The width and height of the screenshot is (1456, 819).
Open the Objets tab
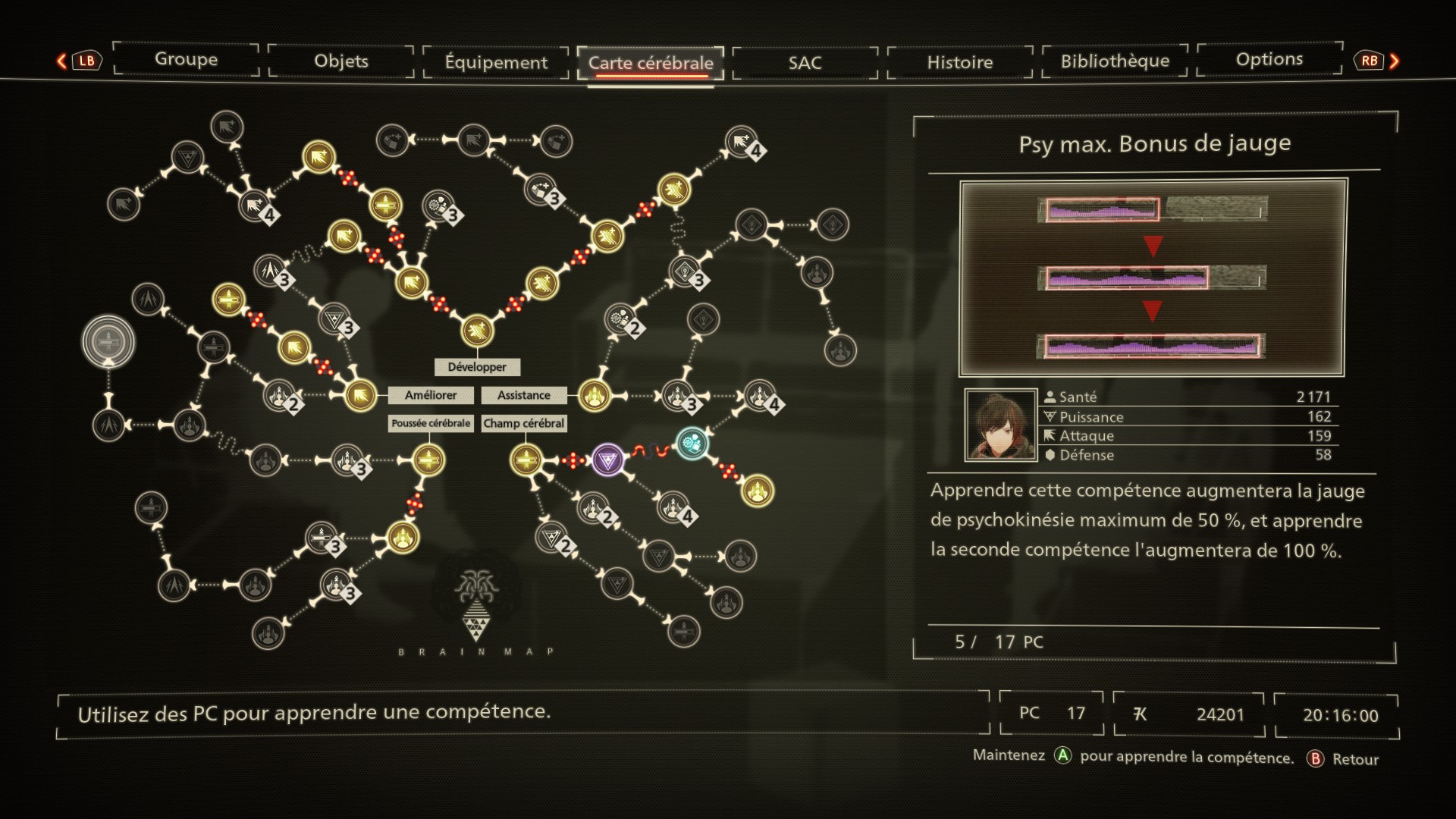[x=341, y=61]
